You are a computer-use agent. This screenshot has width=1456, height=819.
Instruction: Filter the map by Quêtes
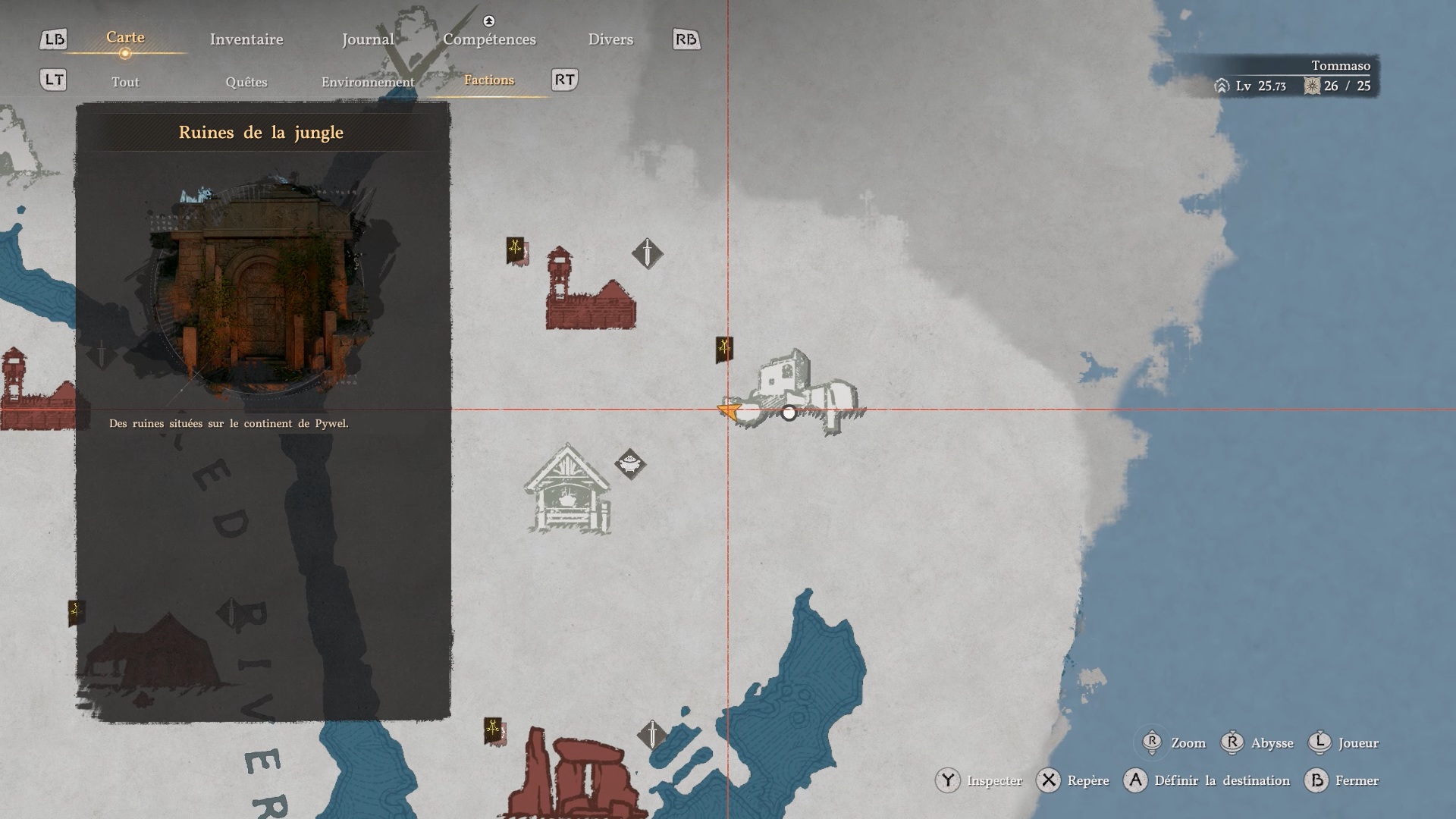coord(246,82)
